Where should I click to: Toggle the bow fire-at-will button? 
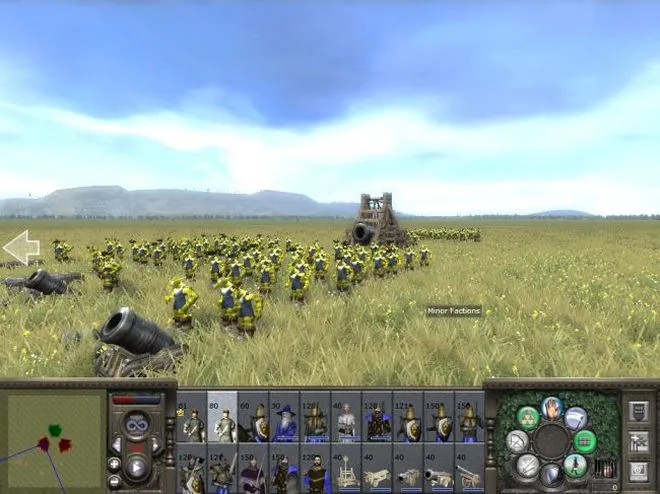517,442
